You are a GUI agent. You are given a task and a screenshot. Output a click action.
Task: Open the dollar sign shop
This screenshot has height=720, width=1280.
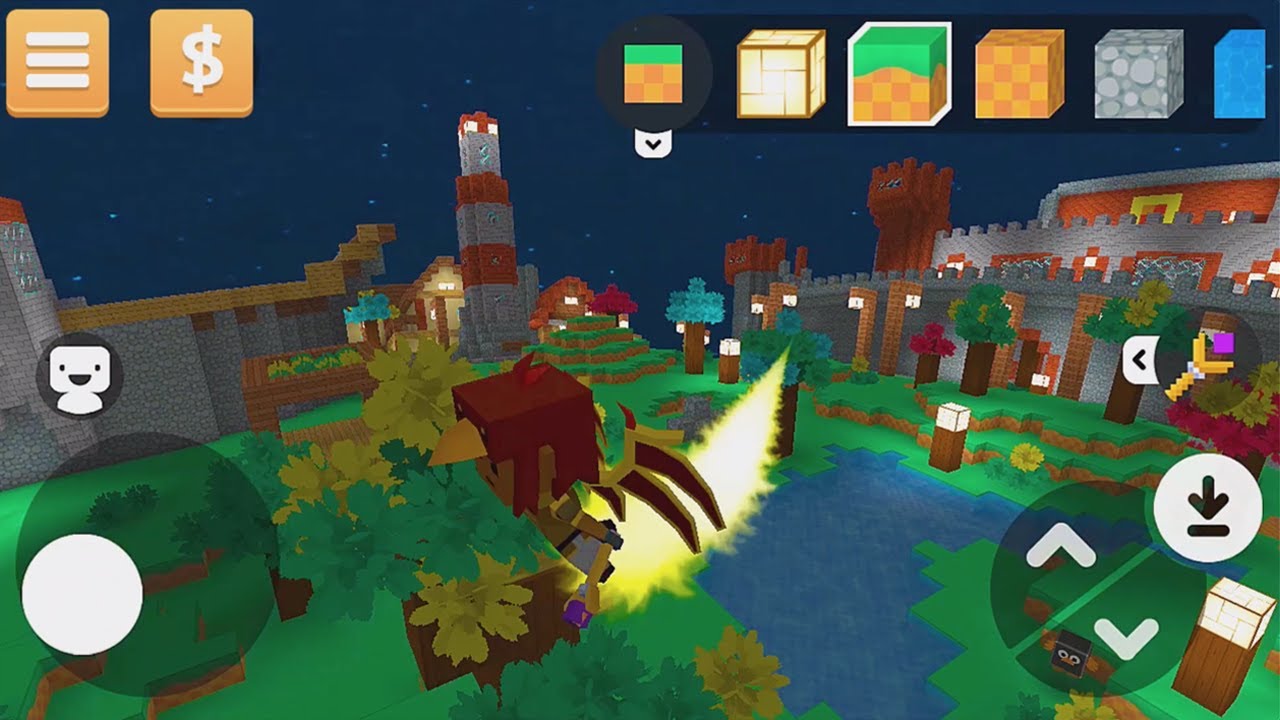coord(201,63)
